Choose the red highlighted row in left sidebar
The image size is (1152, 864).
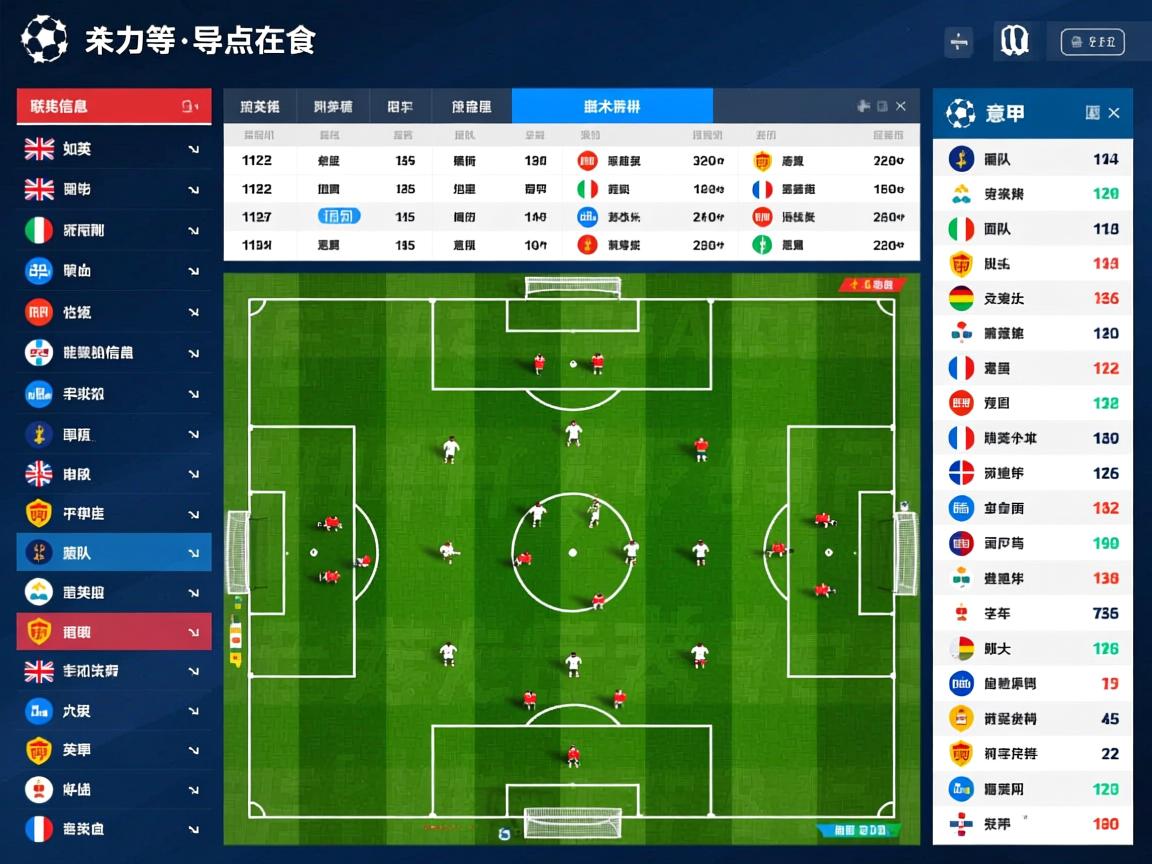[x=113, y=631]
